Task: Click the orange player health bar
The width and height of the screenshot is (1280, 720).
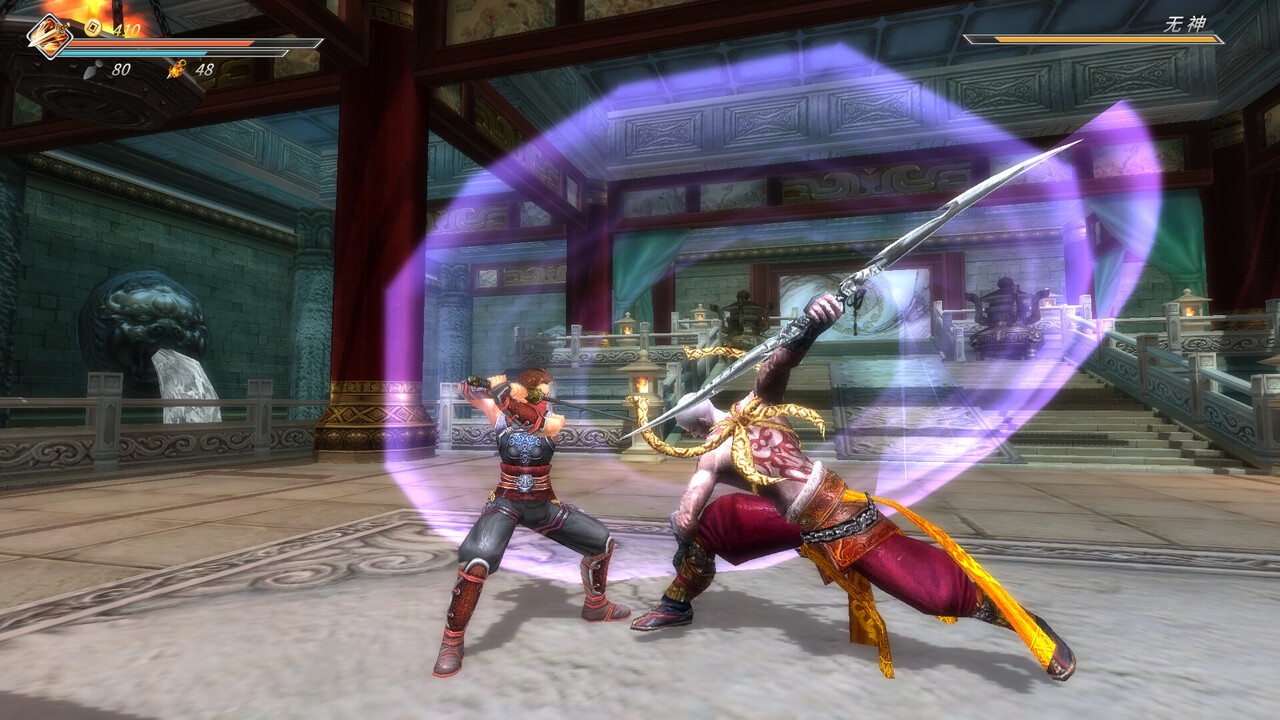Action: (160, 44)
